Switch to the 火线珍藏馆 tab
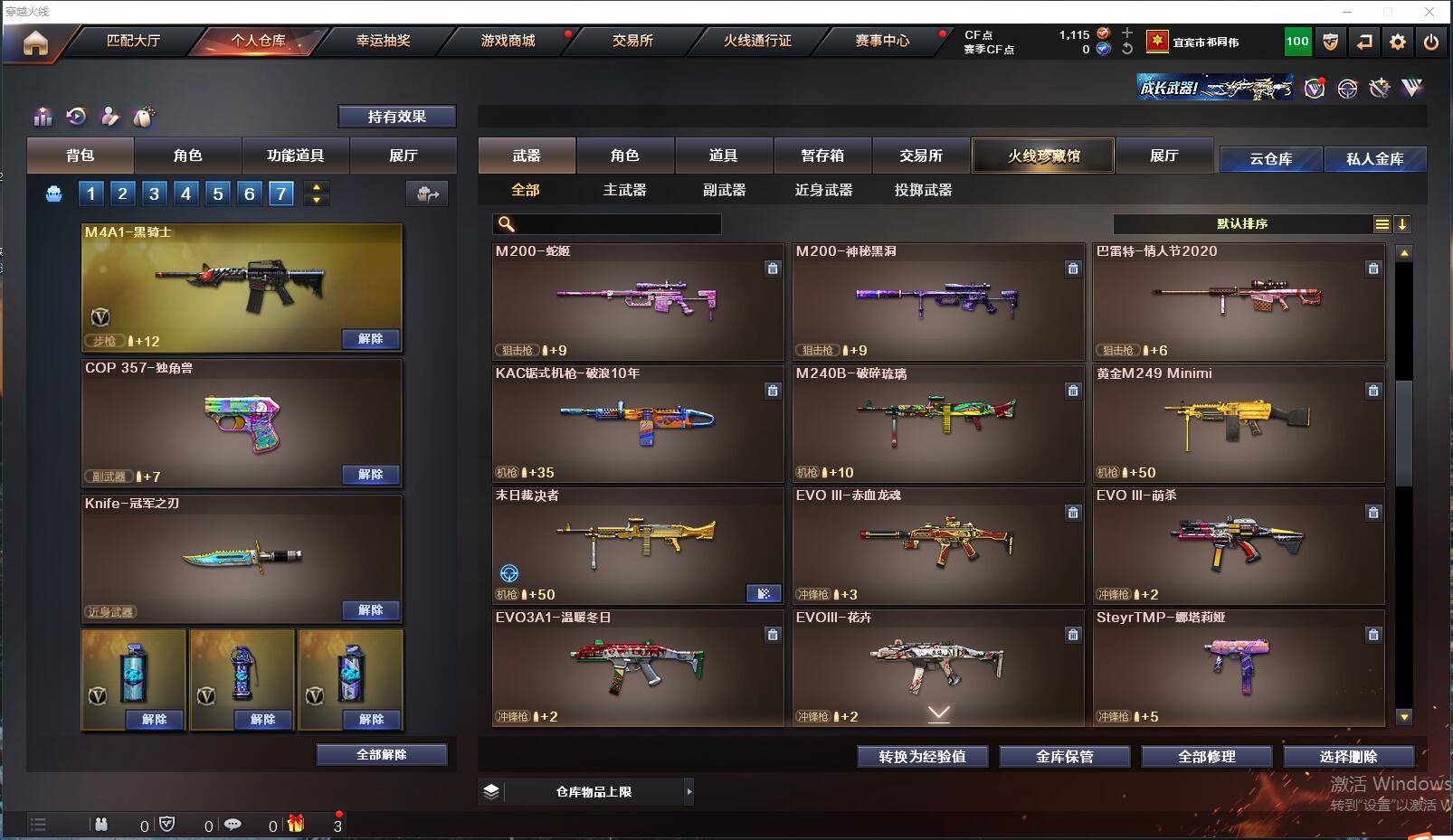 (1042, 155)
